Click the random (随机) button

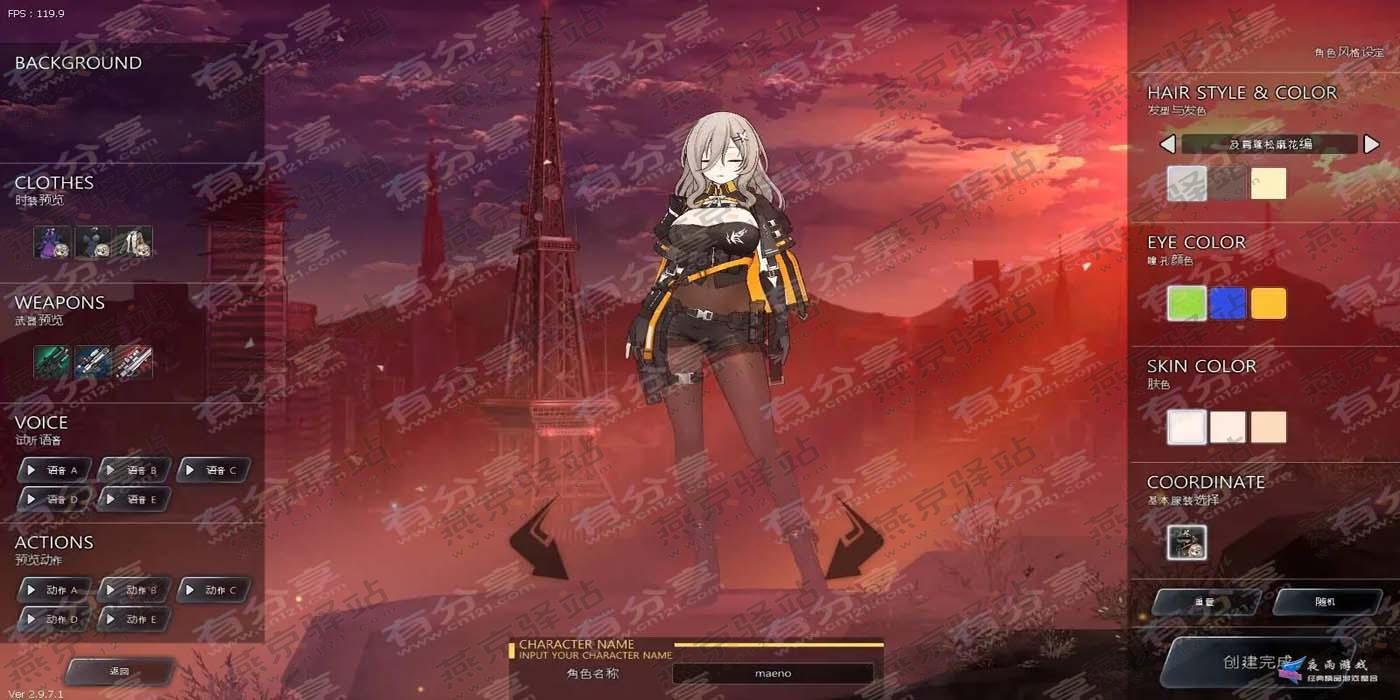pyautogui.click(x=1325, y=602)
